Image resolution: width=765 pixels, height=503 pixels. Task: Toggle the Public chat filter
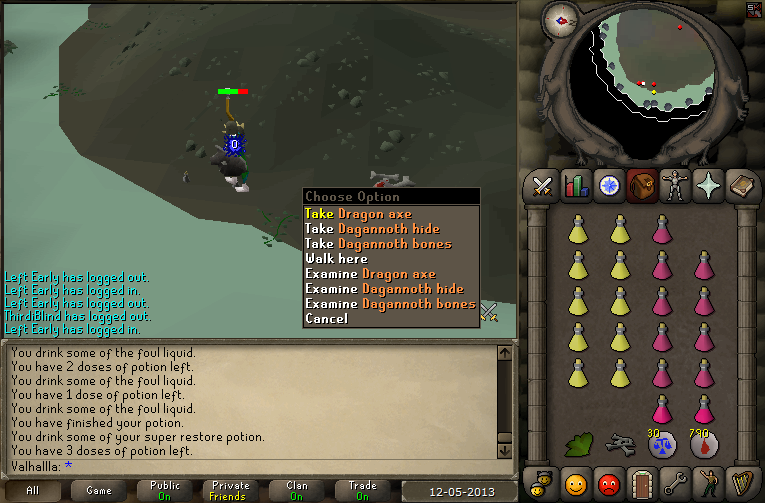click(x=167, y=490)
